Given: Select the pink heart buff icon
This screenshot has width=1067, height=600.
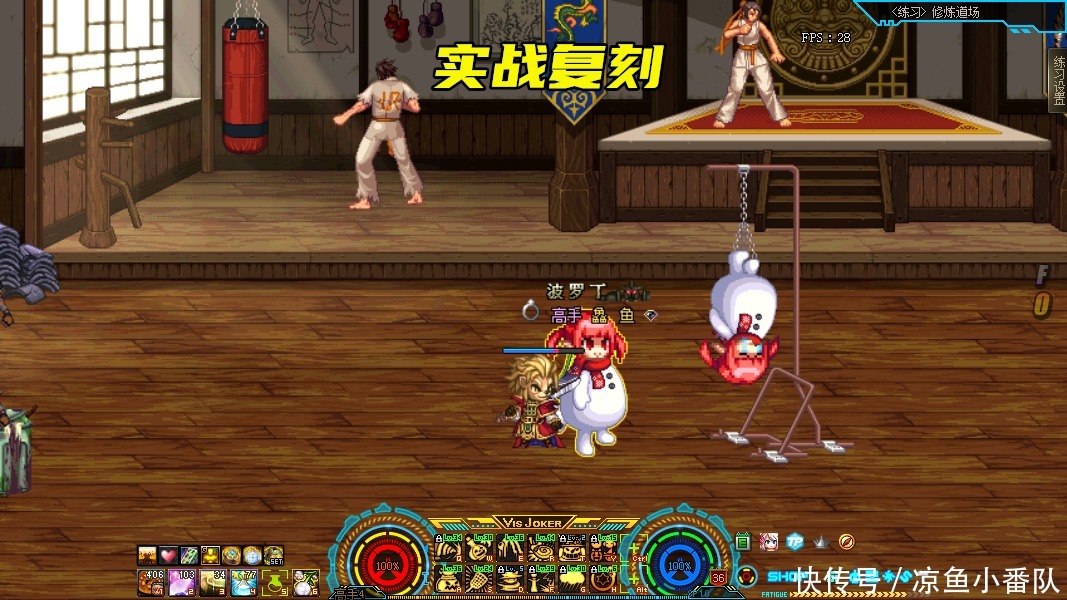Looking at the screenshot, I should pyautogui.click(x=168, y=555).
